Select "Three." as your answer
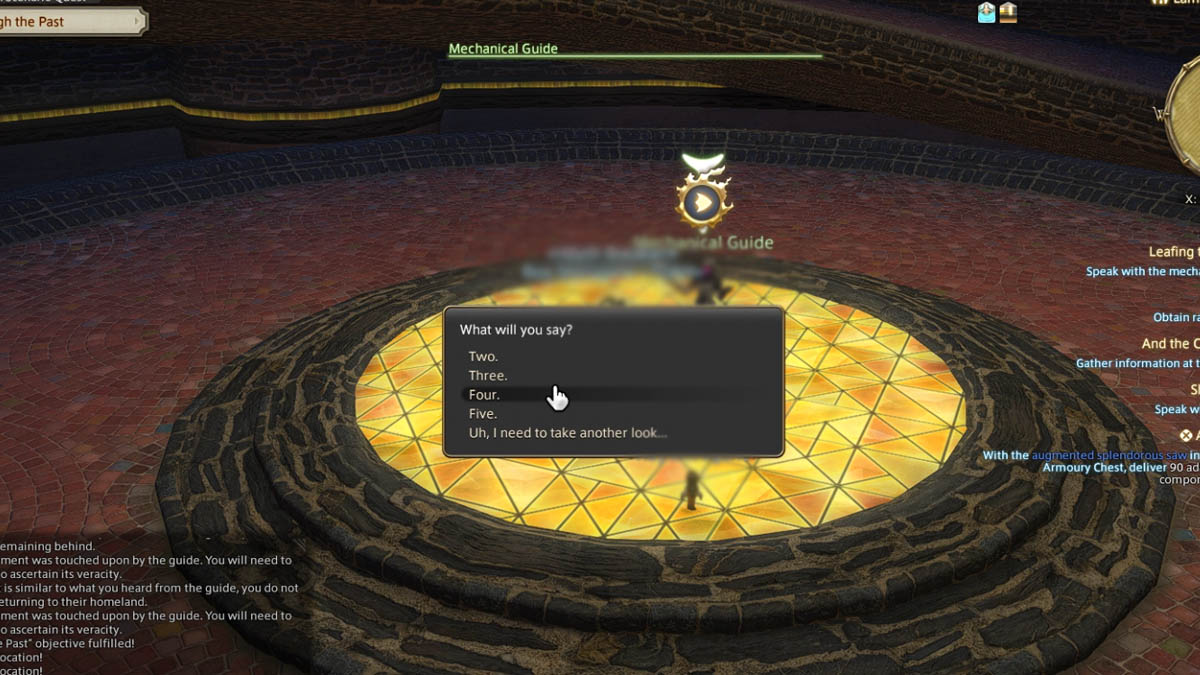1200x675 pixels. pyautogui.click(x=488, y=376)
